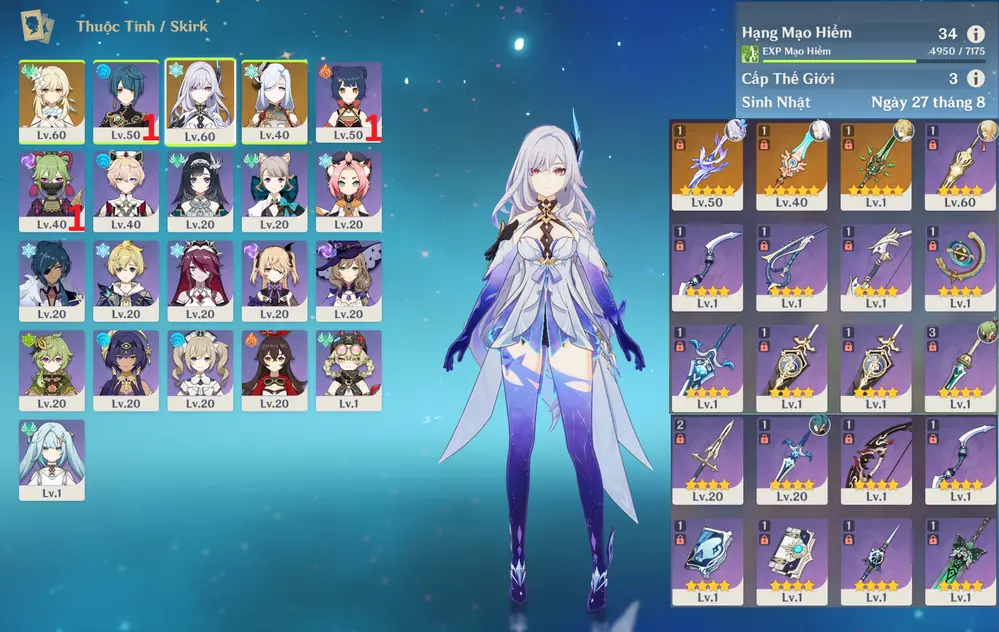Choose the masked Kuki Shinobu portrait
This screenshot has height=632, width=999.
coord(52,191)
